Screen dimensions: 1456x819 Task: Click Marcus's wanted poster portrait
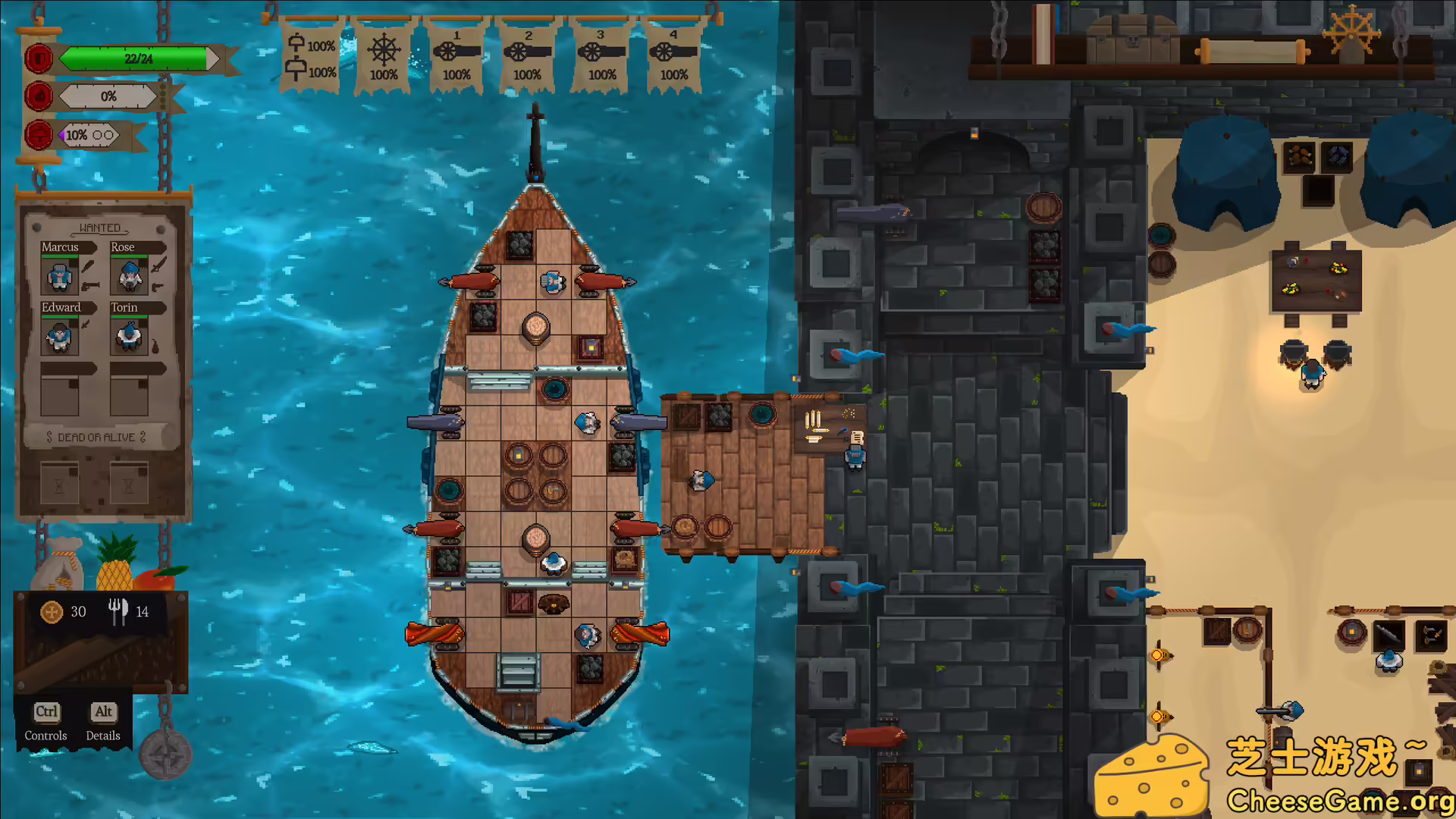(59, 277)
